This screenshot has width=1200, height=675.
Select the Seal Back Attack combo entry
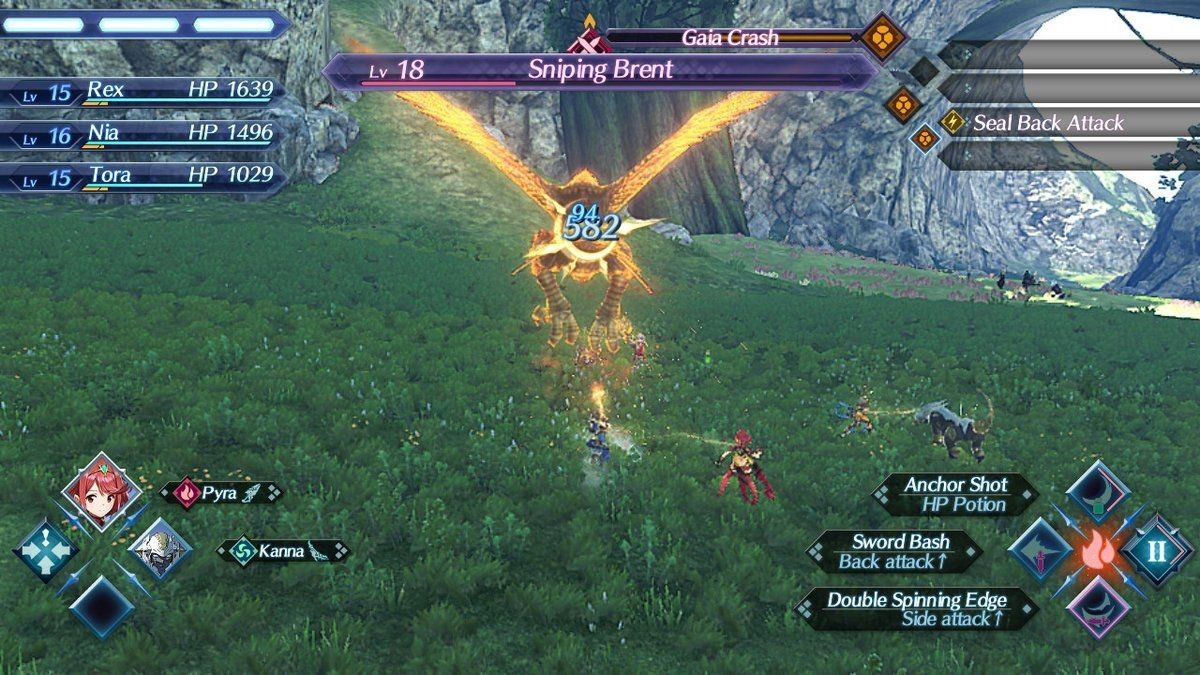[1048, 124]
